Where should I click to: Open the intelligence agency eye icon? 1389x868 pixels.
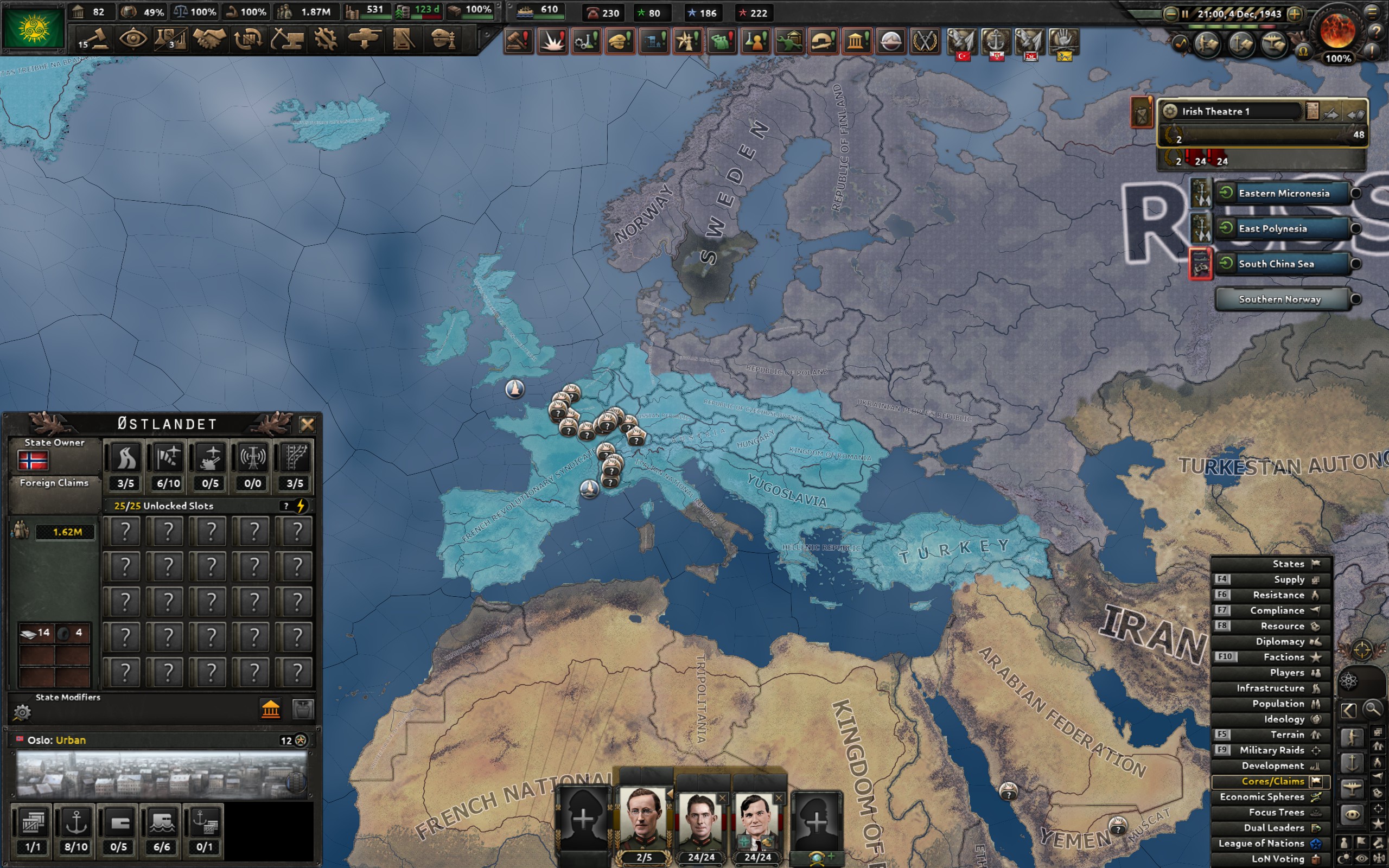pyautogui.click(x=135, y=40)
